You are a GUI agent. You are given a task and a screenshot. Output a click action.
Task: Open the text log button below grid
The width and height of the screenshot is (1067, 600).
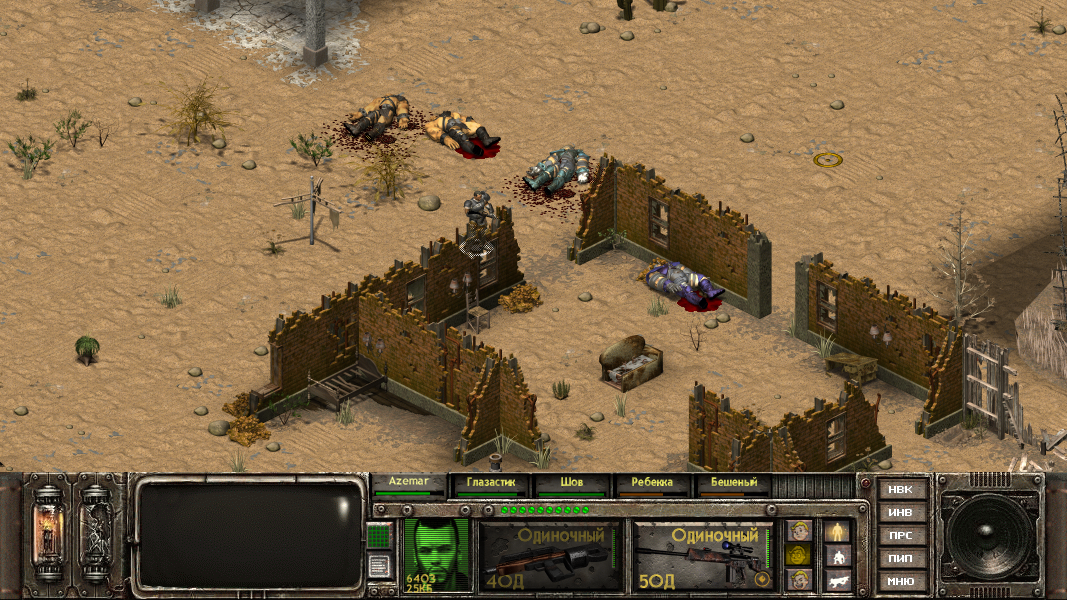(379, 566)
